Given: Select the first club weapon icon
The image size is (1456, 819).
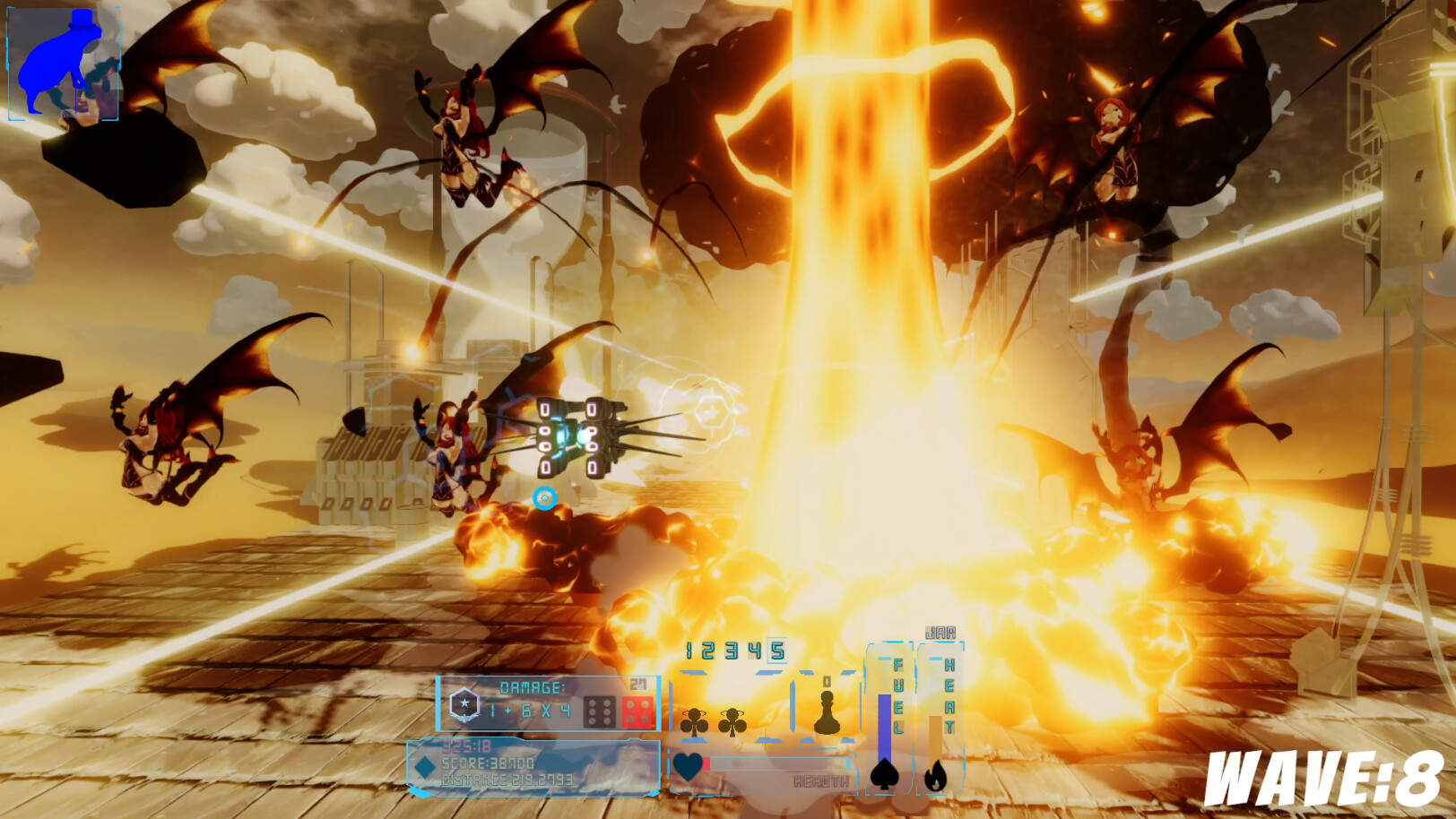Looking at the screenshot, I should pyautogui.click(x=696, y=722).
